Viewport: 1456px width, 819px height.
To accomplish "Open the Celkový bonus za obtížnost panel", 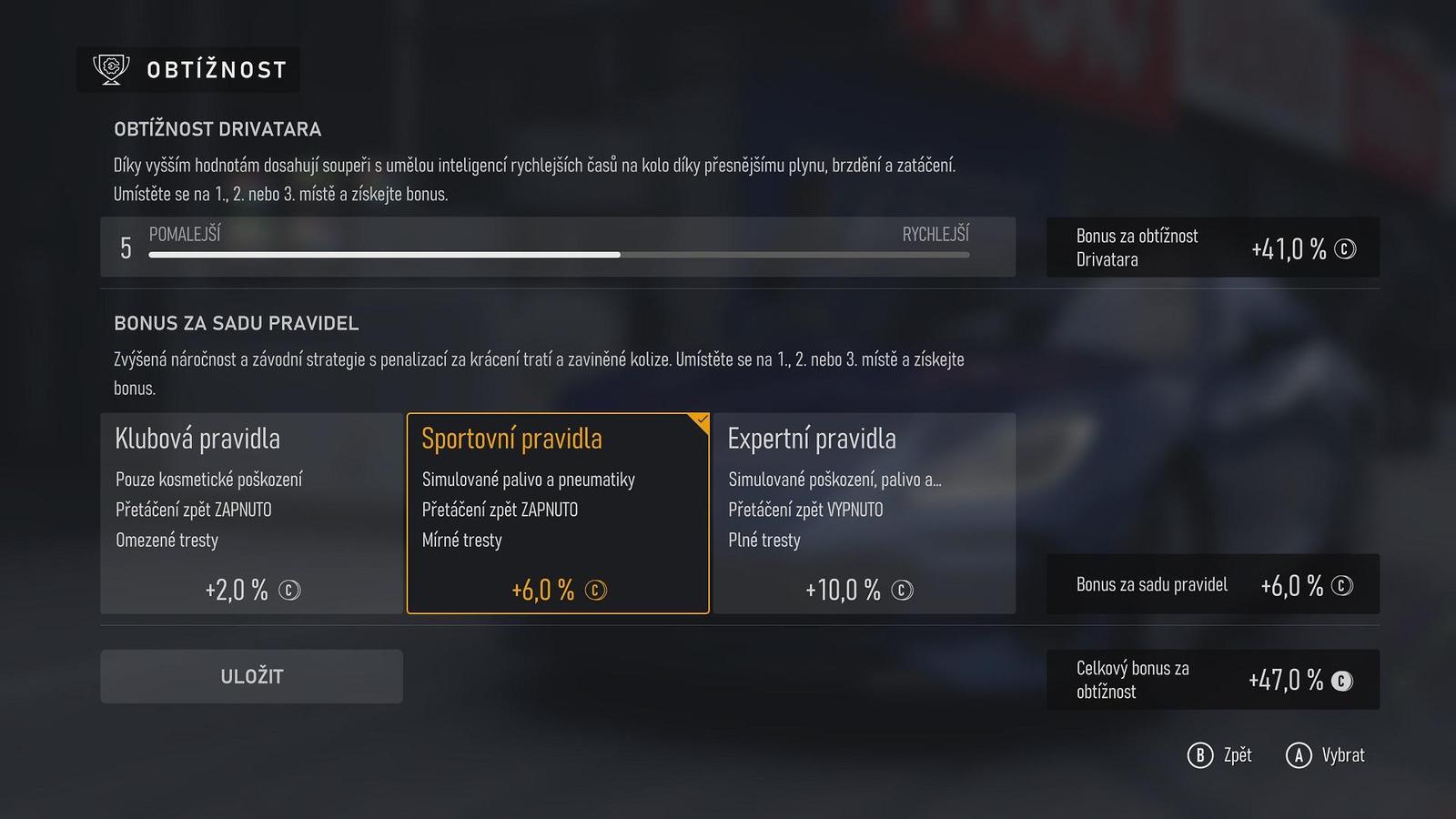I will click(1214, 679).
